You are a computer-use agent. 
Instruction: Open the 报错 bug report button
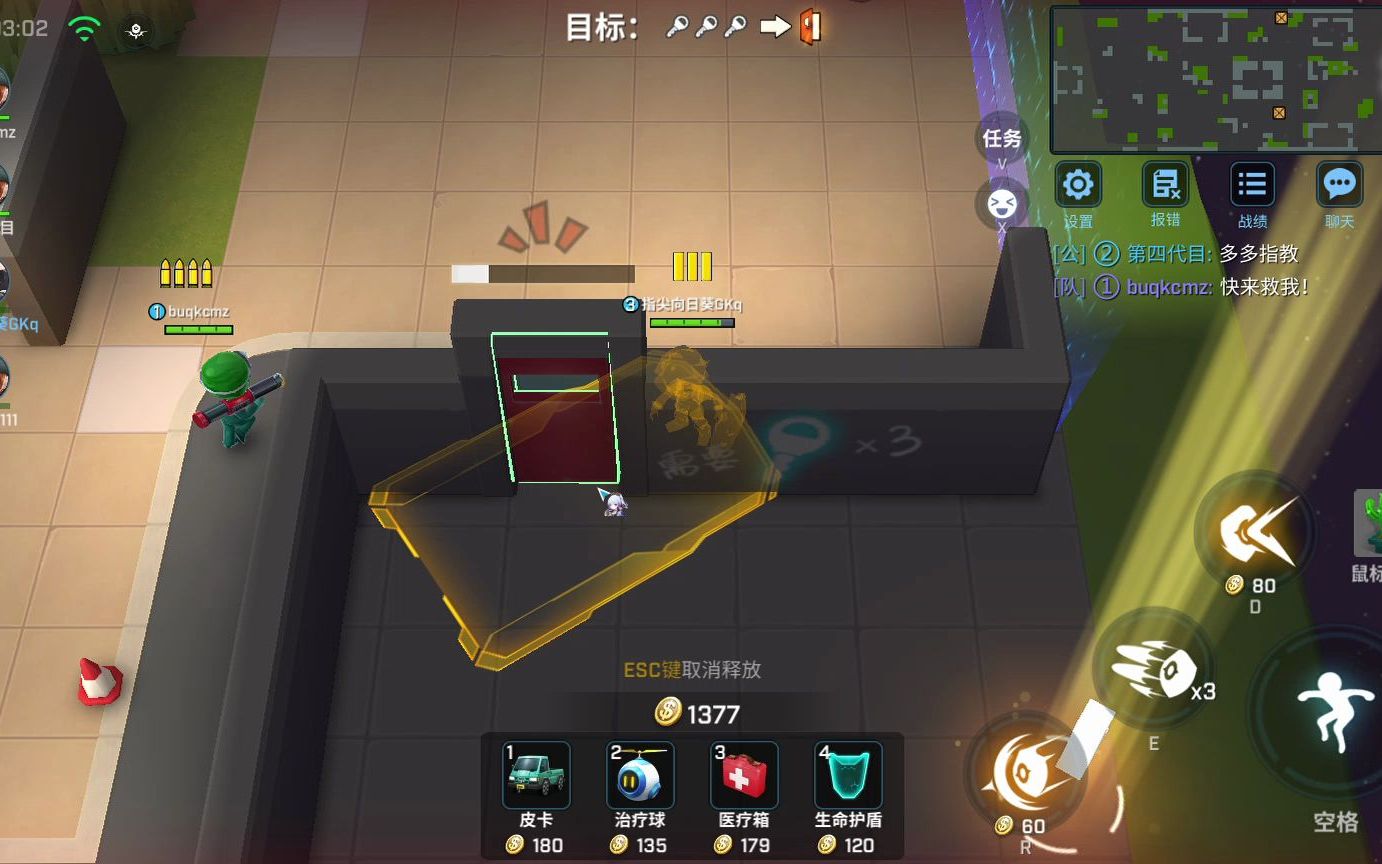pyautogui.click(x=1165, y=185)
